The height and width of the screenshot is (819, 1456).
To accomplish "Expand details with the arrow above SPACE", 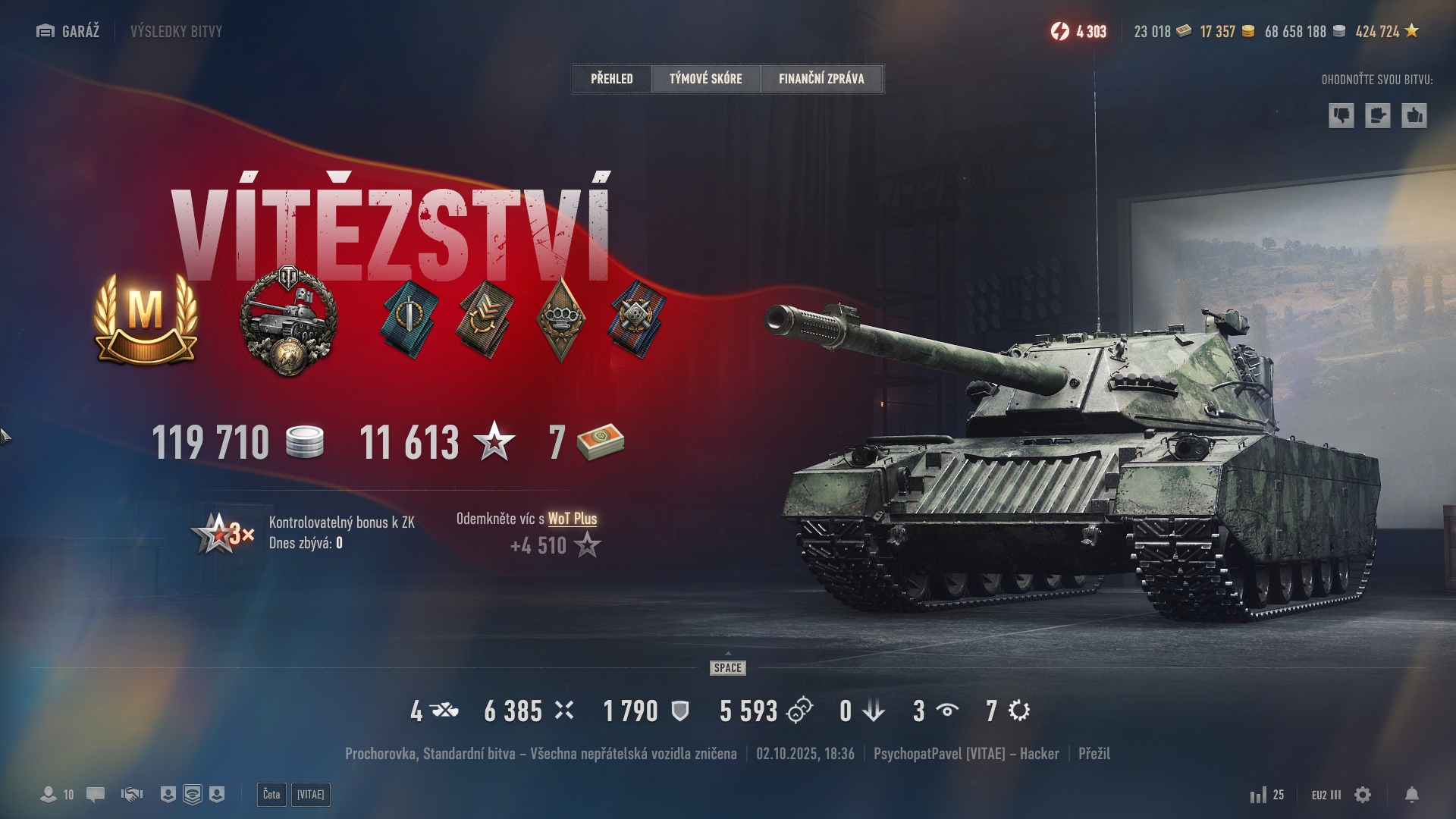I will point(728,654).
